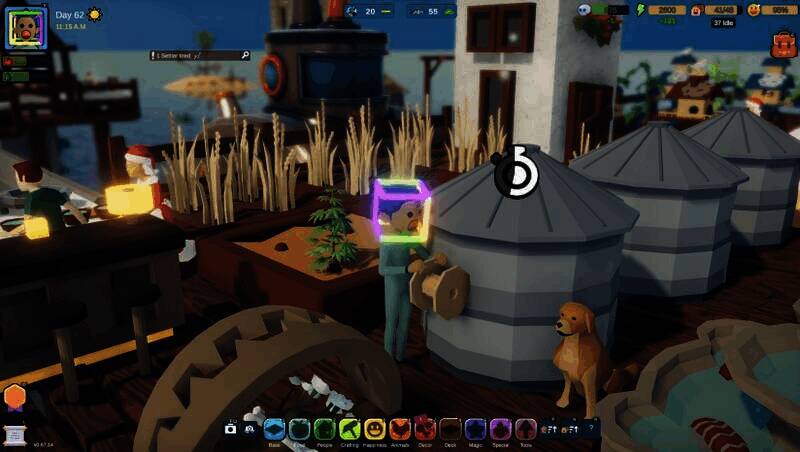Screen dimensions: 800x452
Task: Choose the Crafting category hammer
Action: tap(349, 428)
